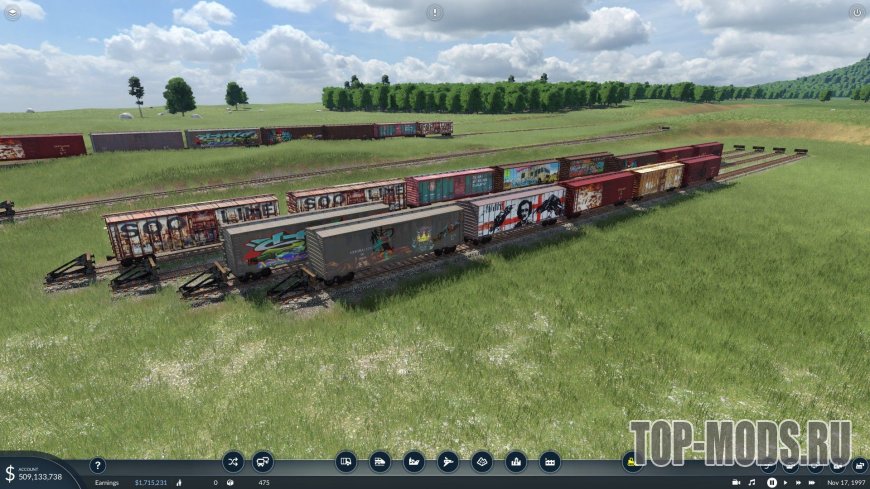Open the vehicle manager icon

click(x=263, y=461)
